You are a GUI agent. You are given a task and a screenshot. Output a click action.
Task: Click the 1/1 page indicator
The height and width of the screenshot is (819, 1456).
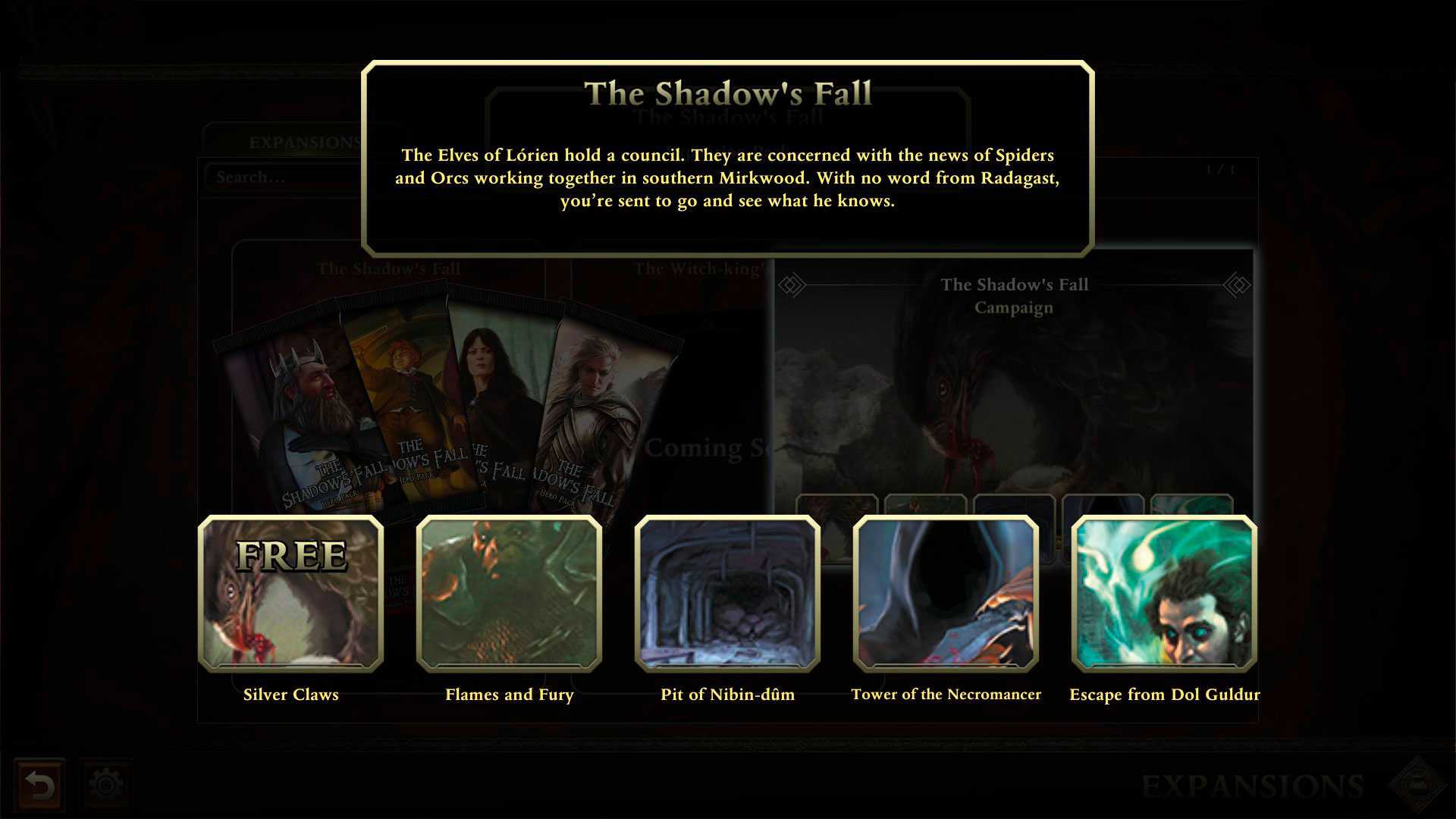1219,171
